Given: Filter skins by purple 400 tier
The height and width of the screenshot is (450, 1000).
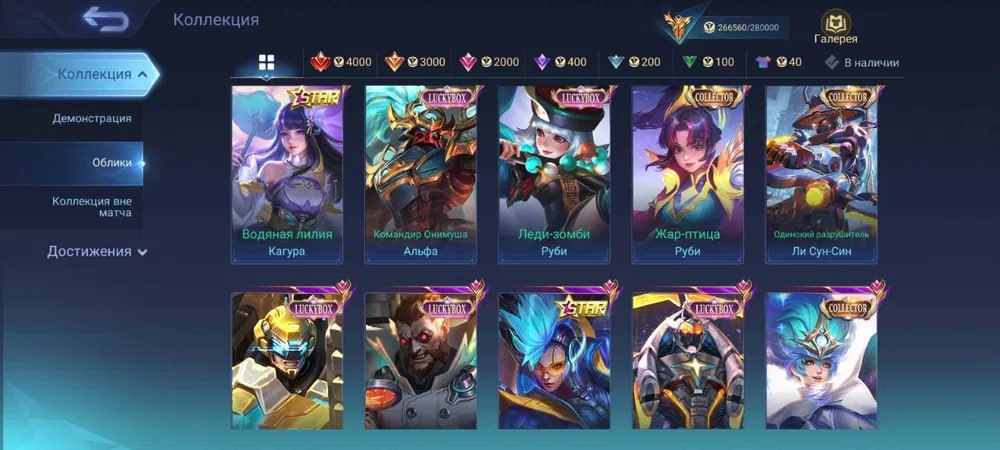Looking at the screenshot, I should [x=561, y=62].
